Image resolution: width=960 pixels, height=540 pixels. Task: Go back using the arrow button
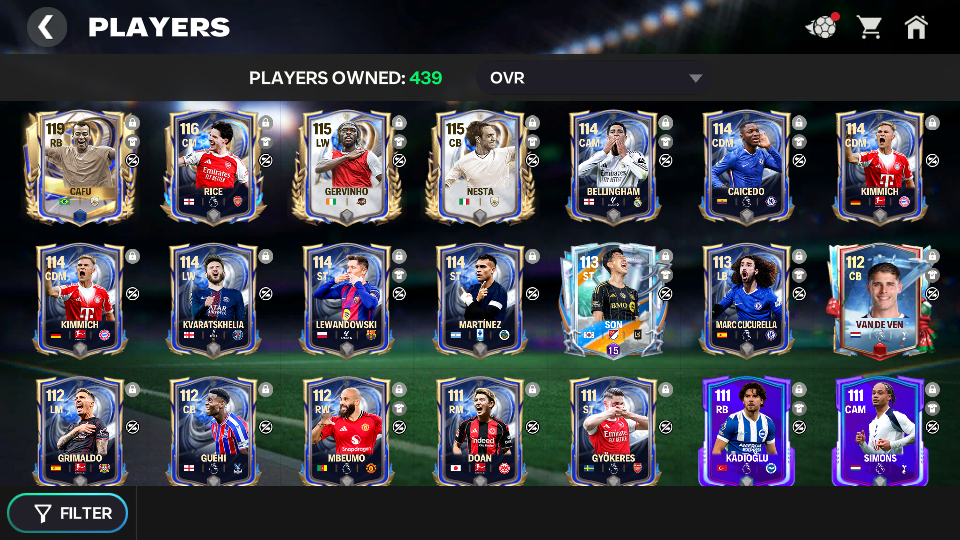46,27
